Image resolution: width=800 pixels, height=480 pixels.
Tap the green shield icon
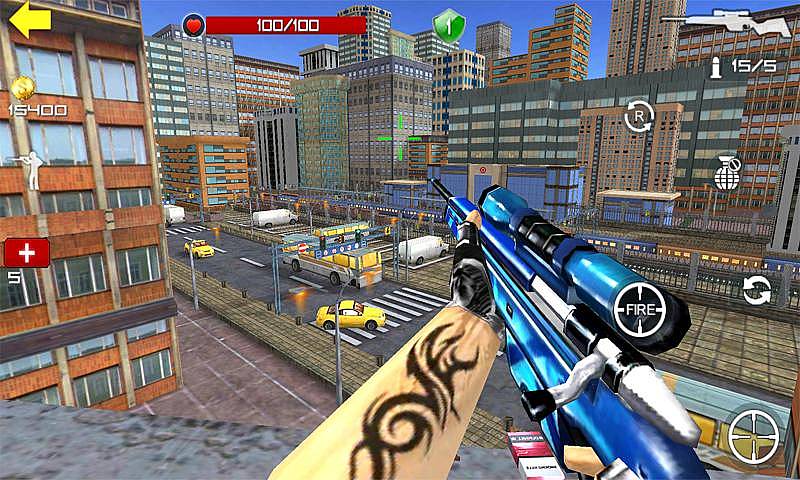[x=449, y=24]
